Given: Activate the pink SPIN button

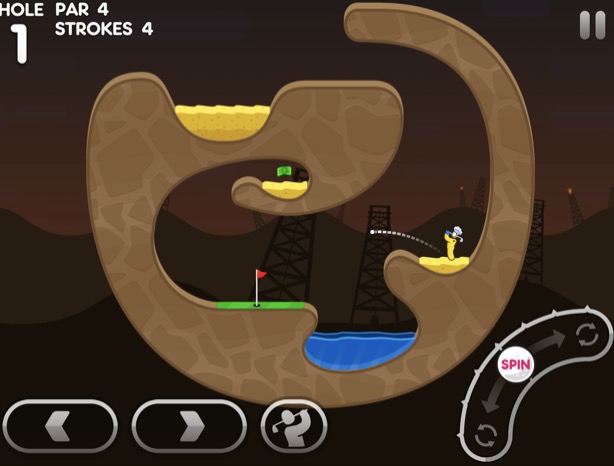Looking at the screenshot, I should coord(516,364).
